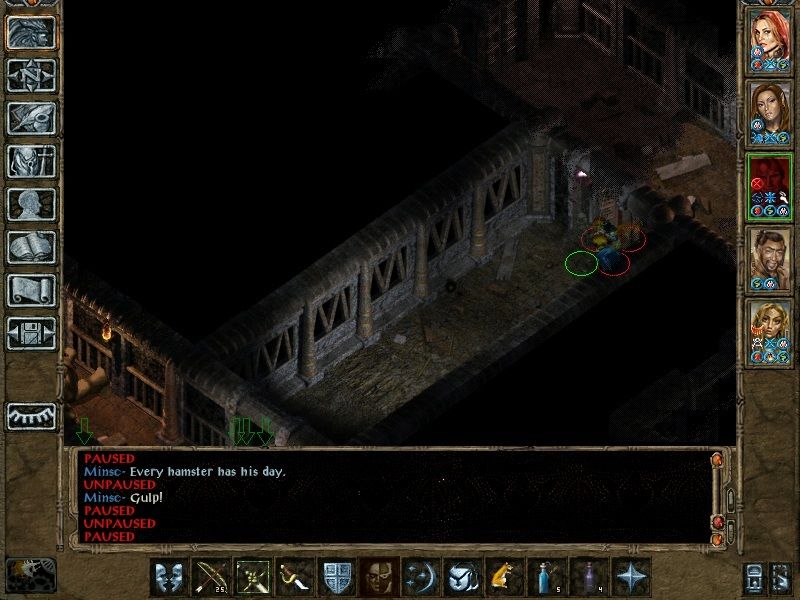Click the twin masks dialogue action icon
Image resolution: width=800 pixels, height=600 pixels.
coord(168,577)
